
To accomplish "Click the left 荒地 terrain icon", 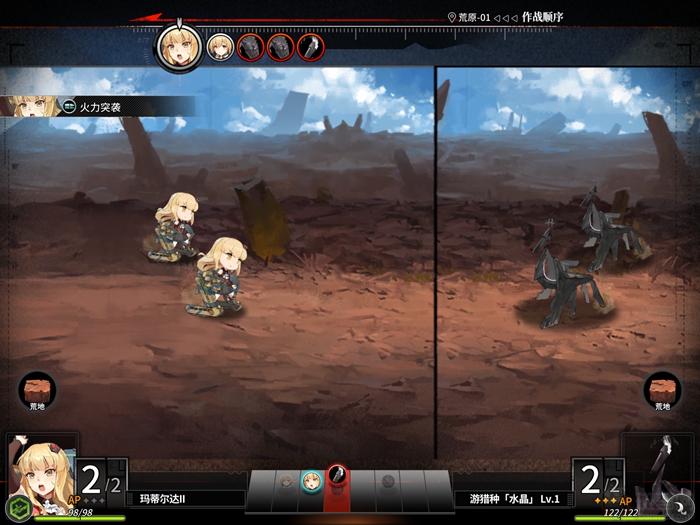I will [38, 388].
